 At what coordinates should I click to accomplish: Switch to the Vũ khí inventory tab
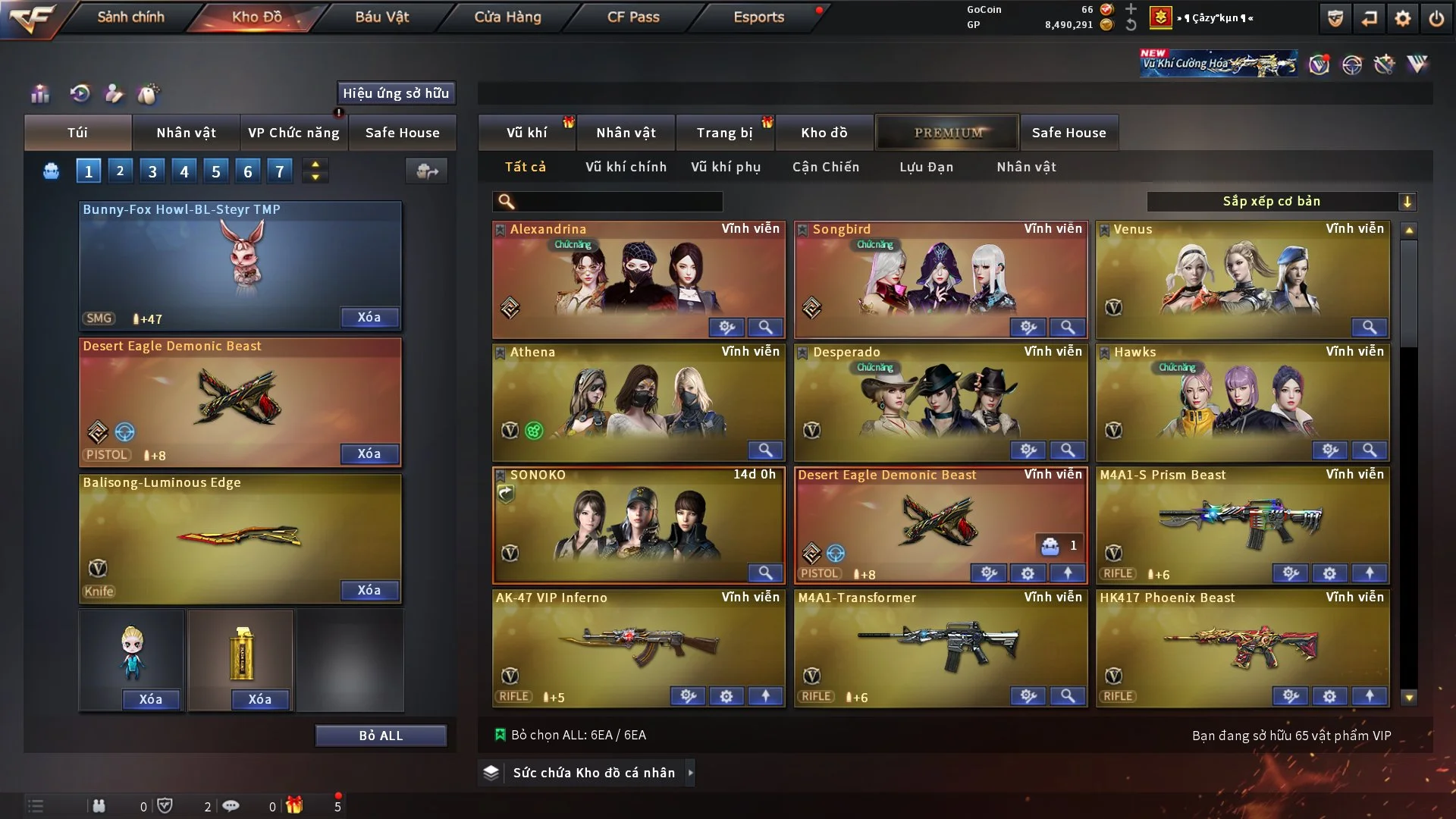pyautogui.click(x=526, y=133)
